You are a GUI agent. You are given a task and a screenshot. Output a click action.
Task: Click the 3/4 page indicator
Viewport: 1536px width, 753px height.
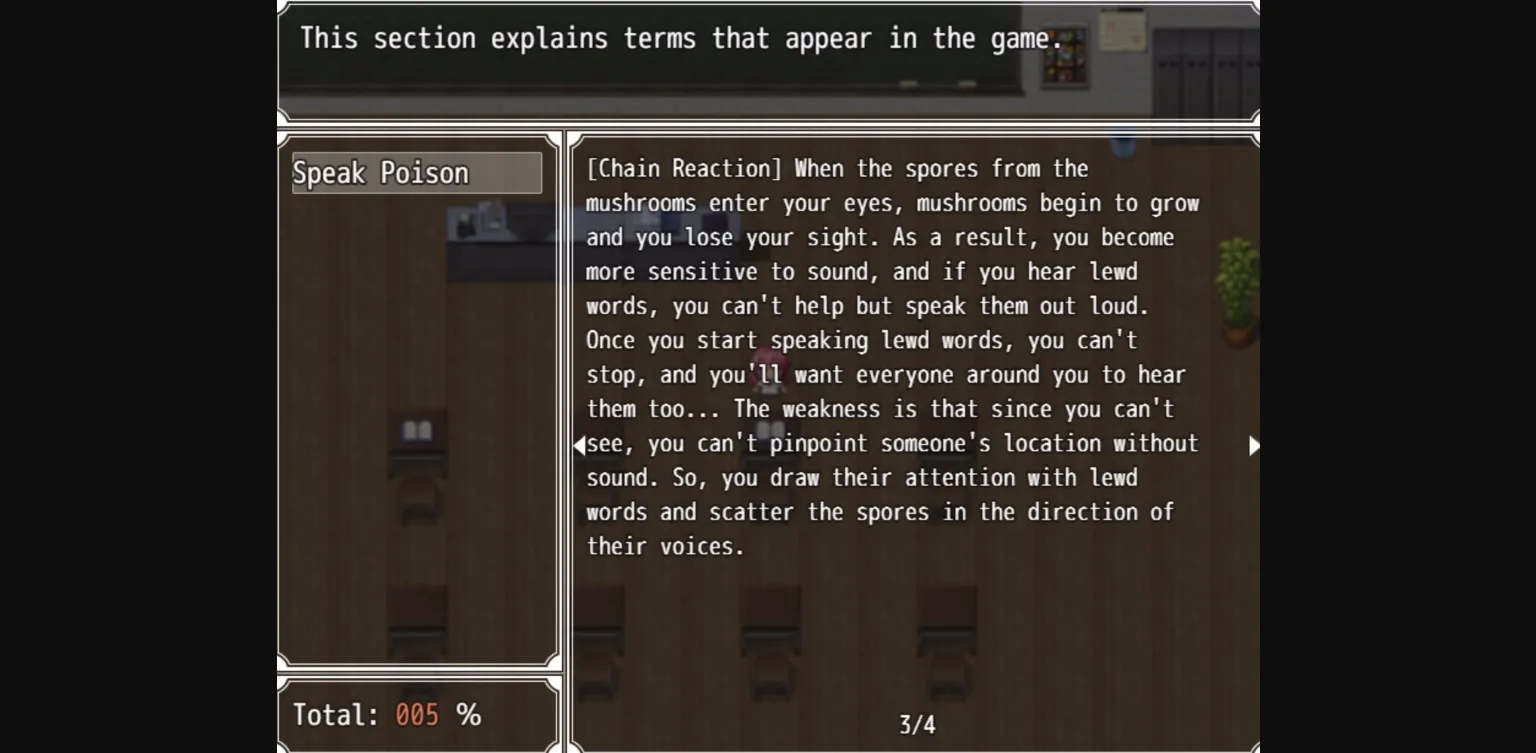tap(916, 724)
